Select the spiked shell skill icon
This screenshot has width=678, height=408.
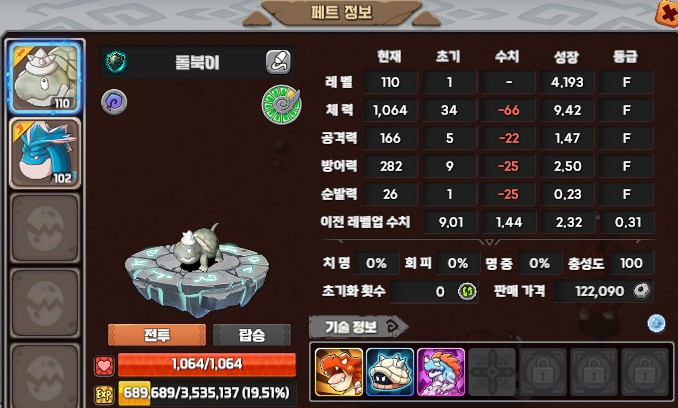pyautogui.click(x=390, y=372)
